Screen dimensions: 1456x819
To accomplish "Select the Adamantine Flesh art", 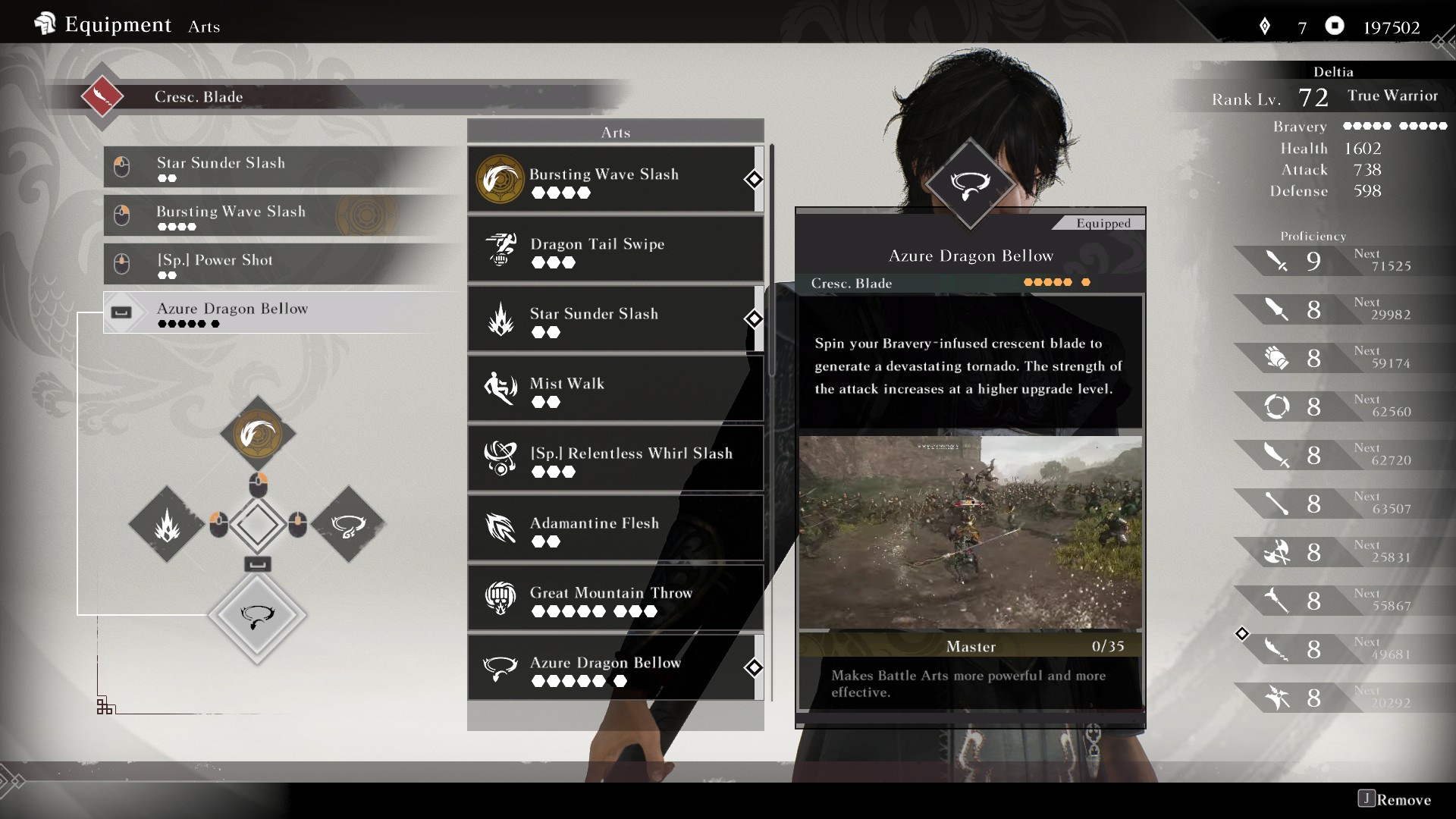I will click(x=615, y=529).
